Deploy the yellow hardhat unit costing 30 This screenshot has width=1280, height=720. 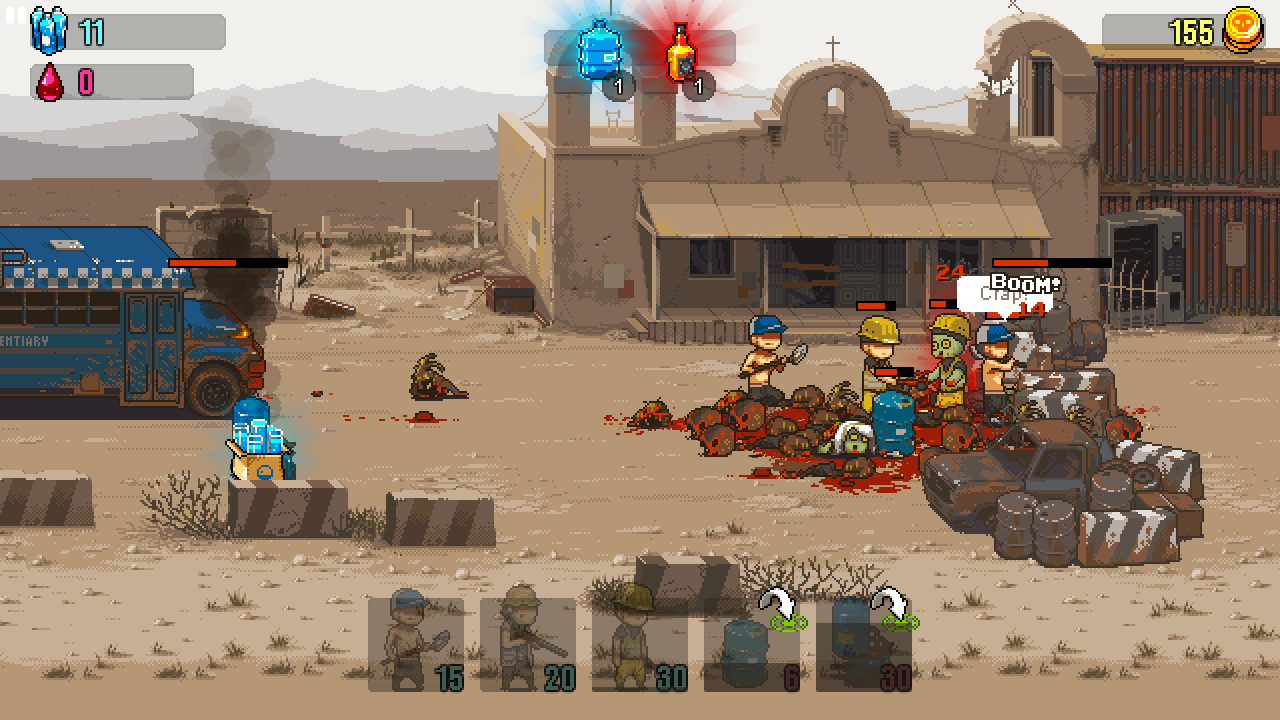(640, 644)
